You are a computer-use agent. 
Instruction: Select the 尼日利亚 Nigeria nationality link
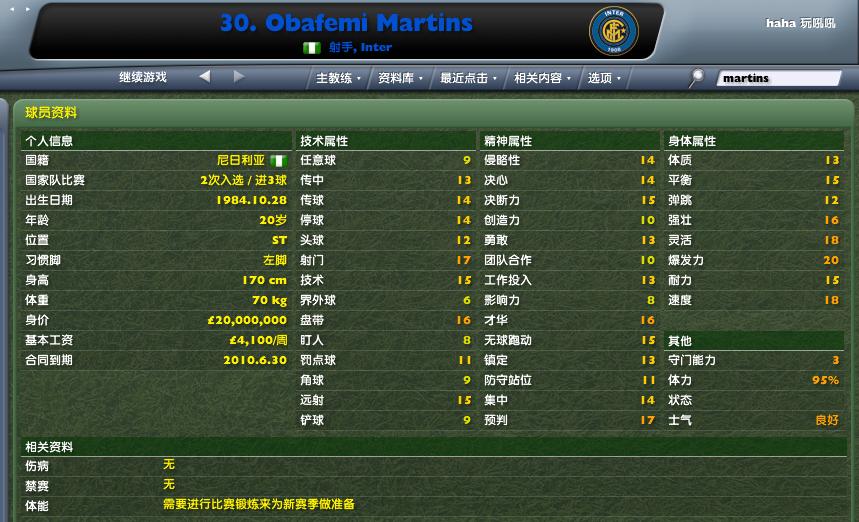(241, 160)
